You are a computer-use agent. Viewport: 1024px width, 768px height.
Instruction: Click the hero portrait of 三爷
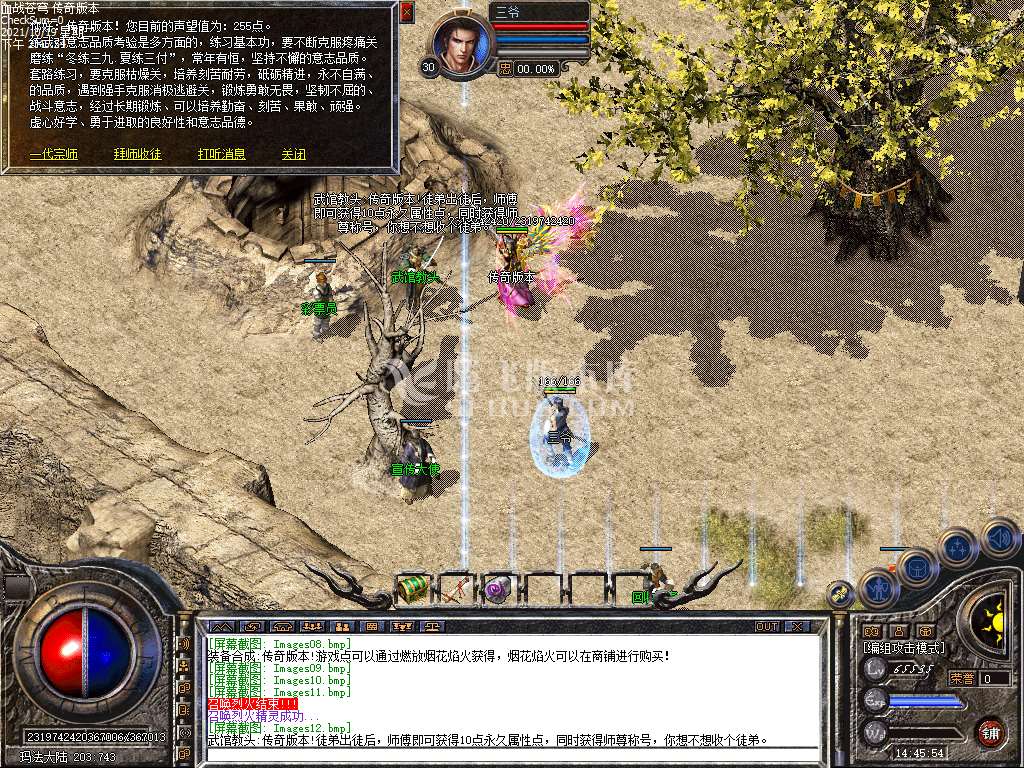[x=463, y=44]
